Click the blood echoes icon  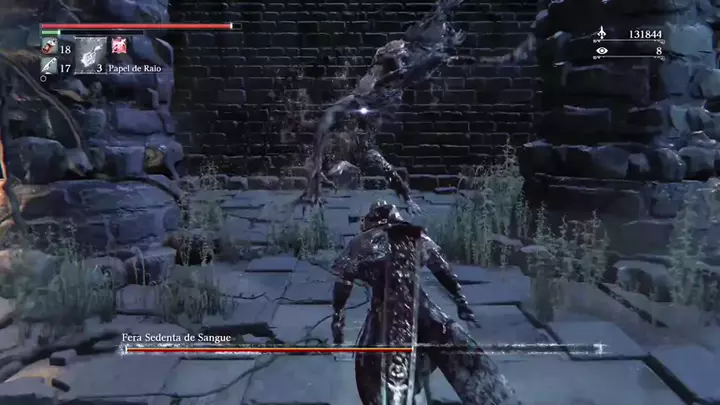pos(601,33)
